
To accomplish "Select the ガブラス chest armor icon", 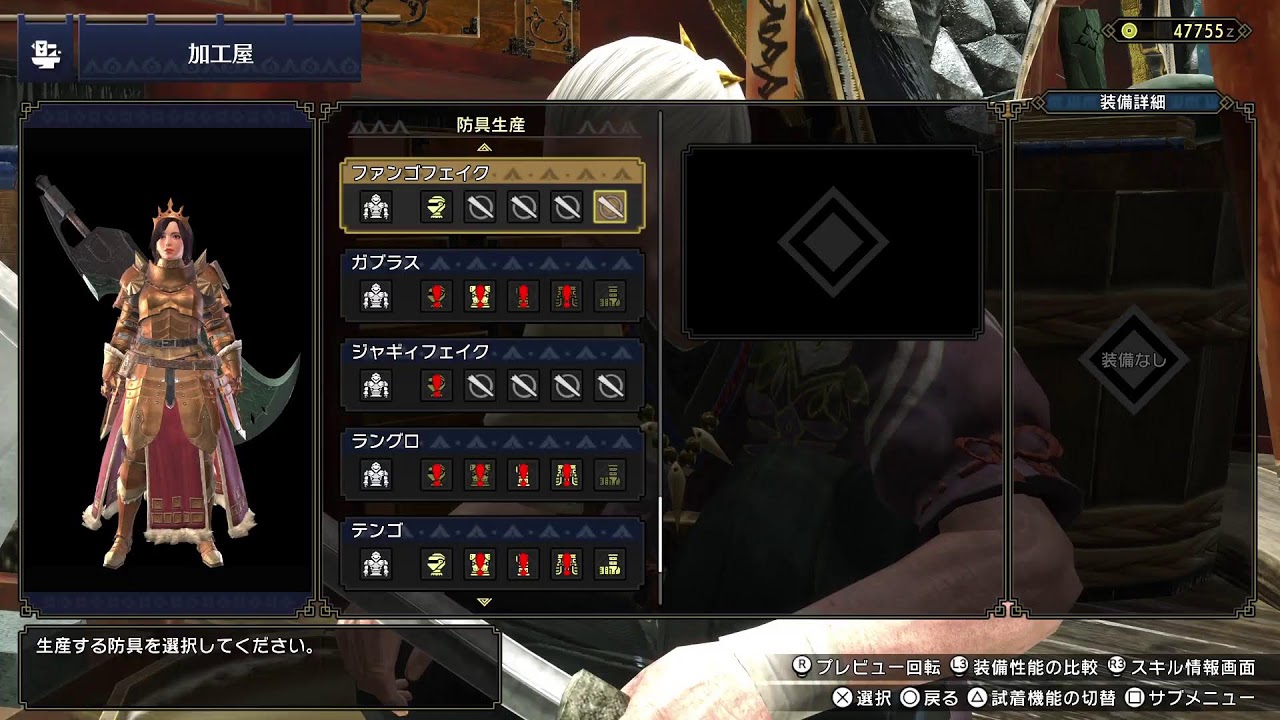I will pos(480,297).
